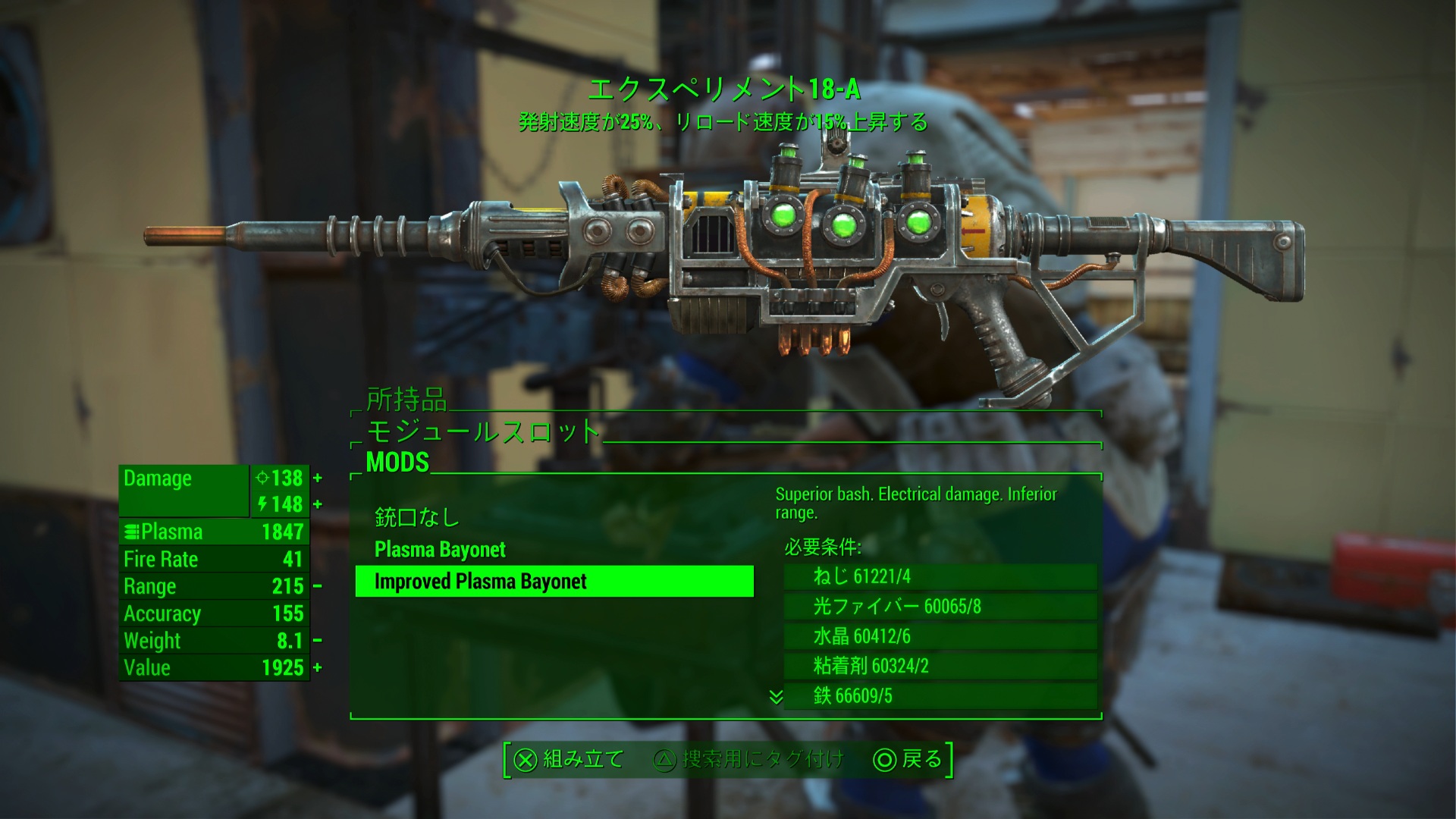Select the 水晶 component requirement
This screenshot has height=819, width=1456.
(940, 636)
